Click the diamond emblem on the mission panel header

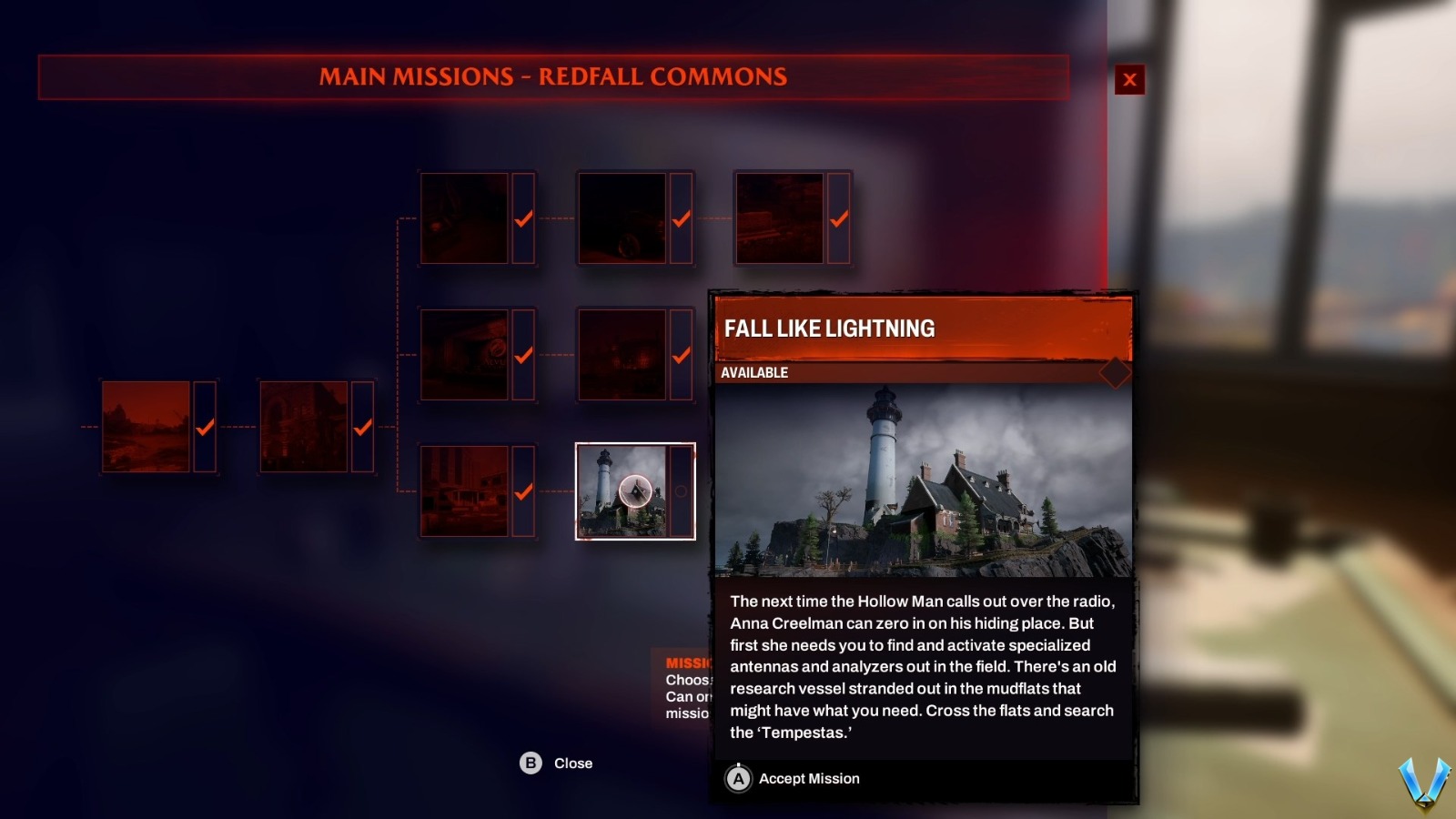click(x=1115, y=372)
